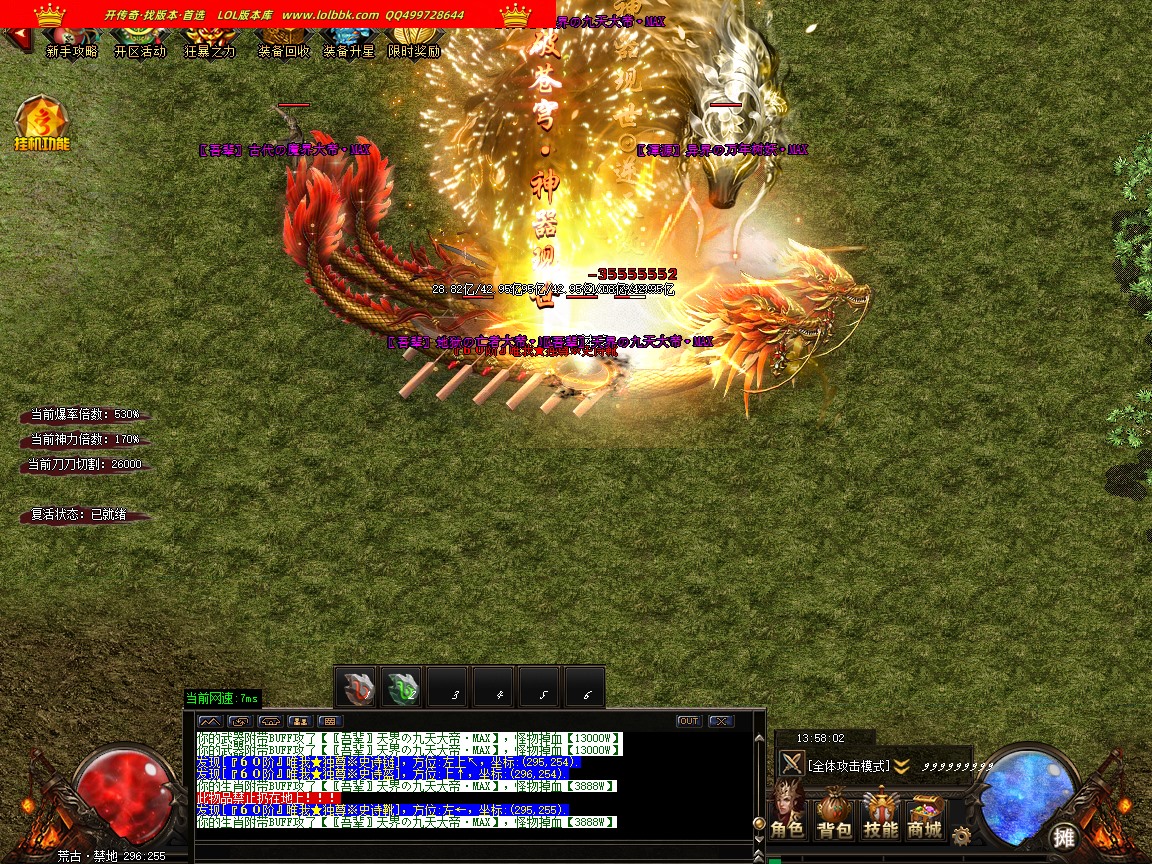Open the 角色 character sheet
The height and width of the screenshot is (864, 1152).
click(x=787, y=815)
